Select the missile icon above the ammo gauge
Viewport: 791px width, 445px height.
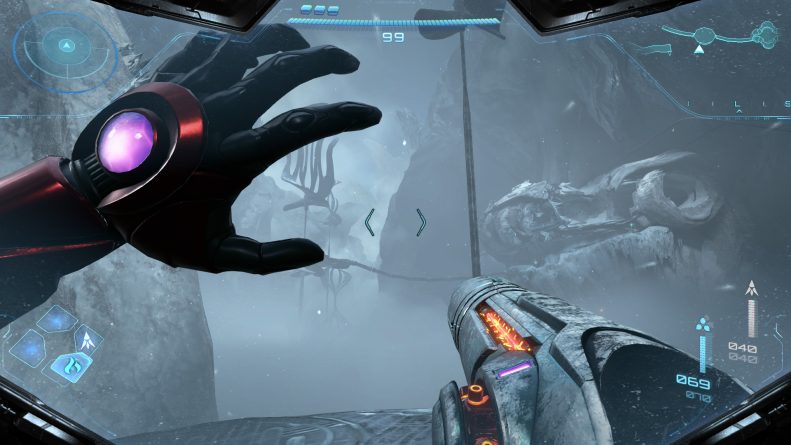pos(751,289)
